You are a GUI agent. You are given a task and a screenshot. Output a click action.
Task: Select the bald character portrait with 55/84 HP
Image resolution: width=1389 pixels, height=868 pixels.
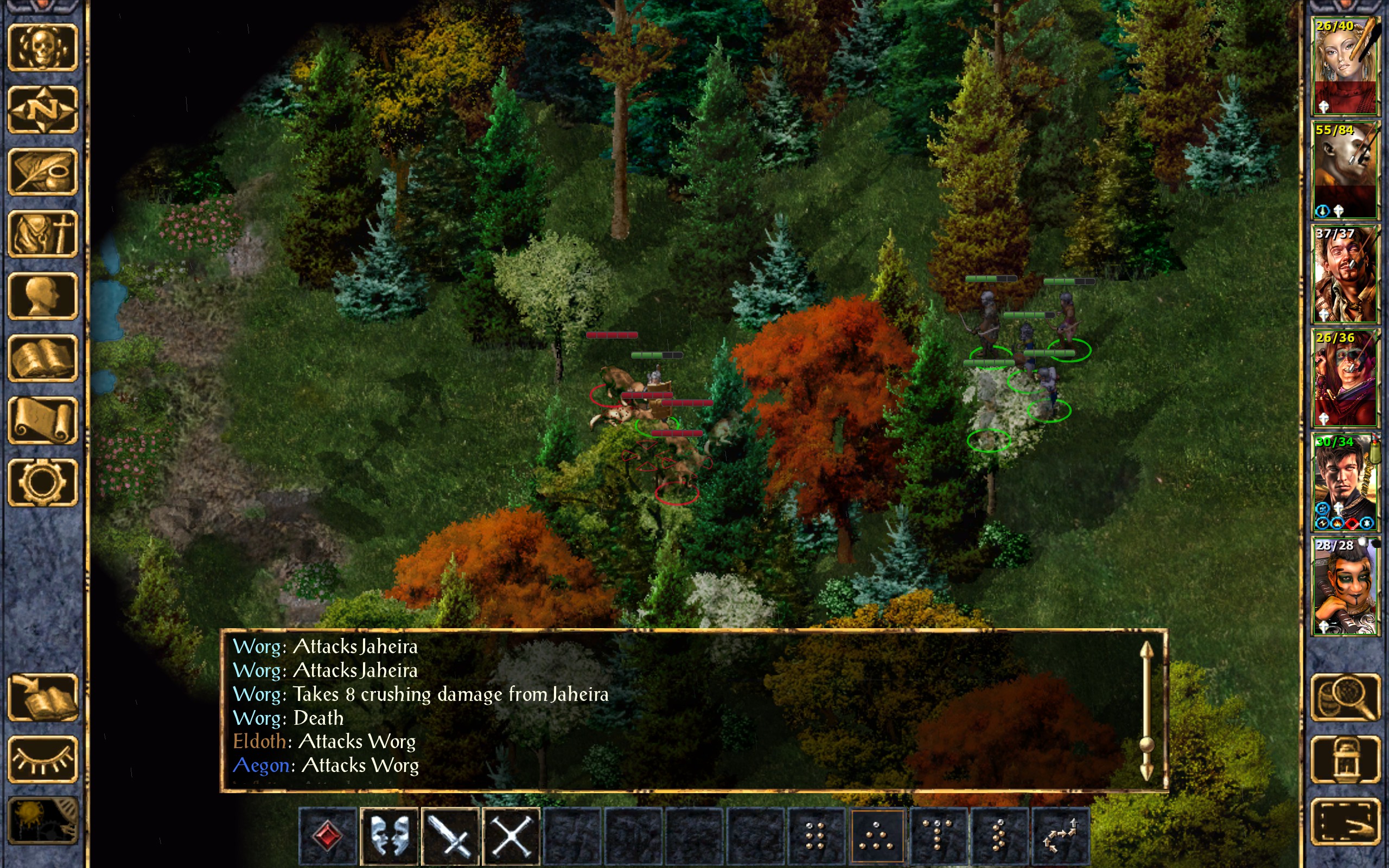coord(1345,170)
